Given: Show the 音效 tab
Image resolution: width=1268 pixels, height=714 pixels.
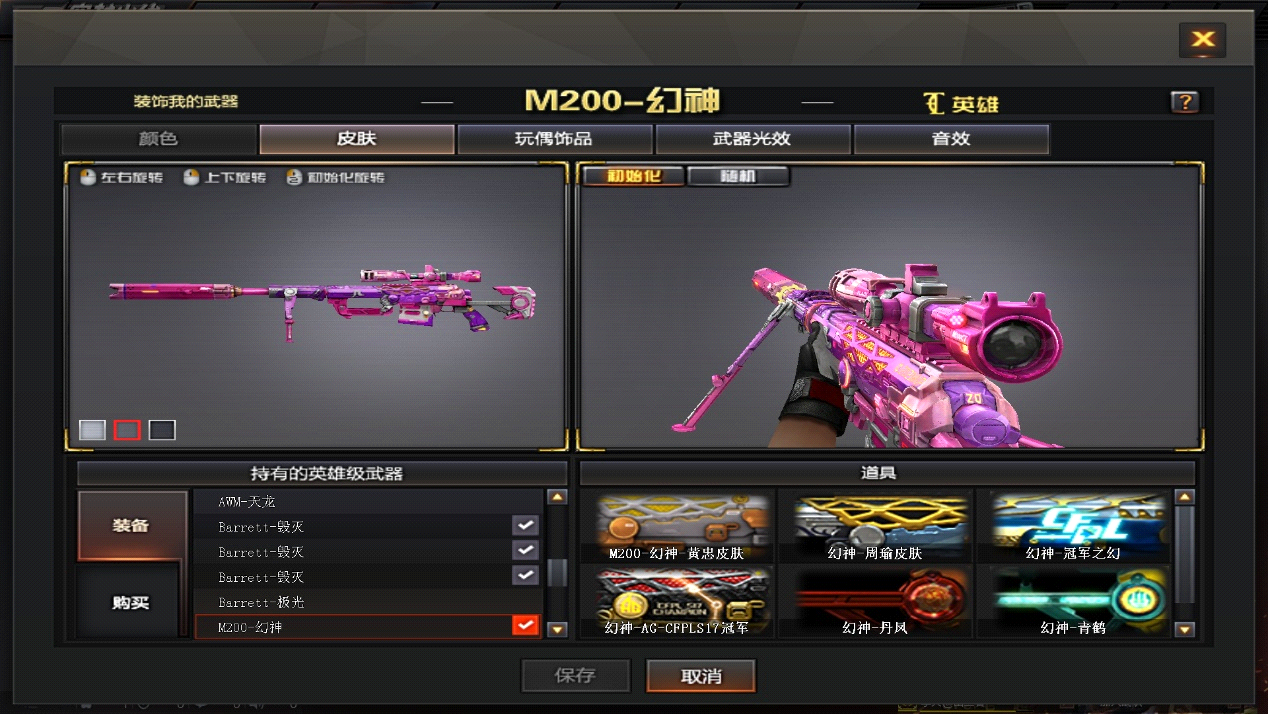Looking at the screenshot, I should coord(950,139).
